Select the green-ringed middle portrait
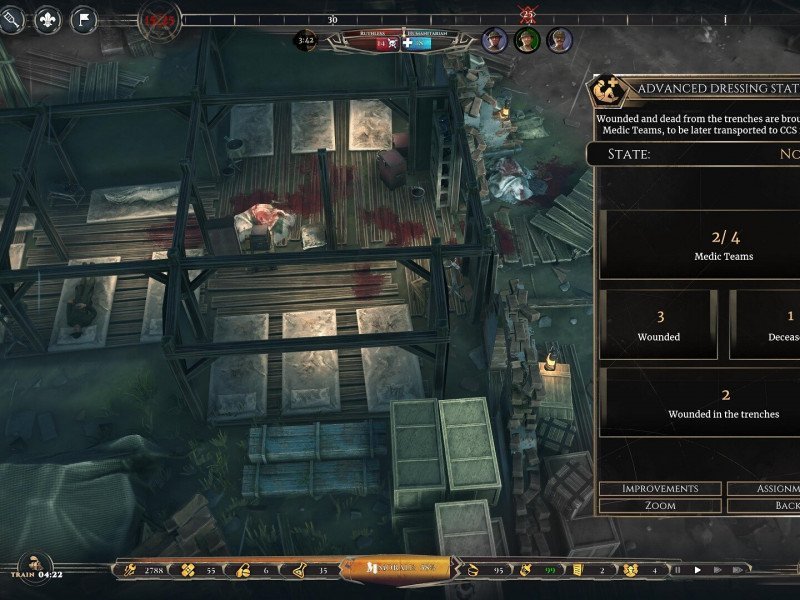 pyautogui.click(x=527, y=40)
